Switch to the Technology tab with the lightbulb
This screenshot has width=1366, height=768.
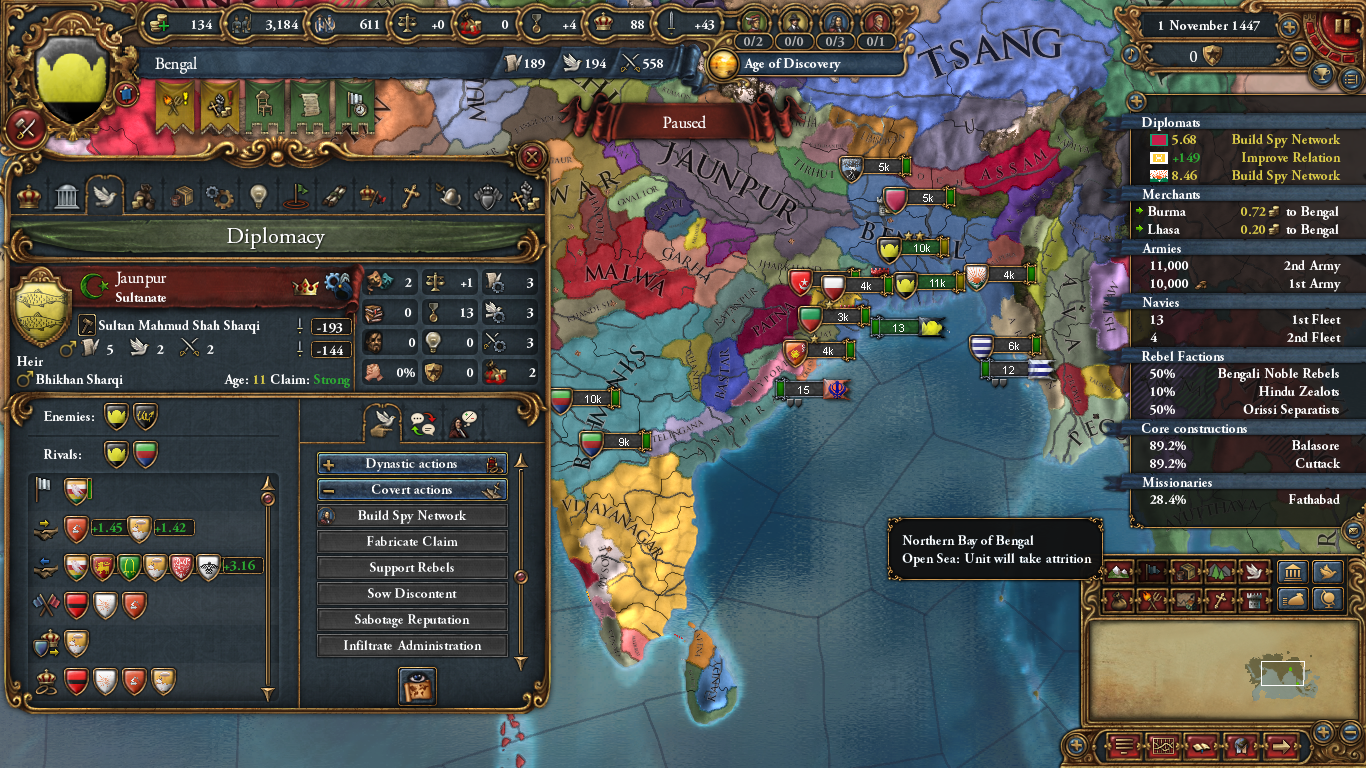(x=258, y=197)
